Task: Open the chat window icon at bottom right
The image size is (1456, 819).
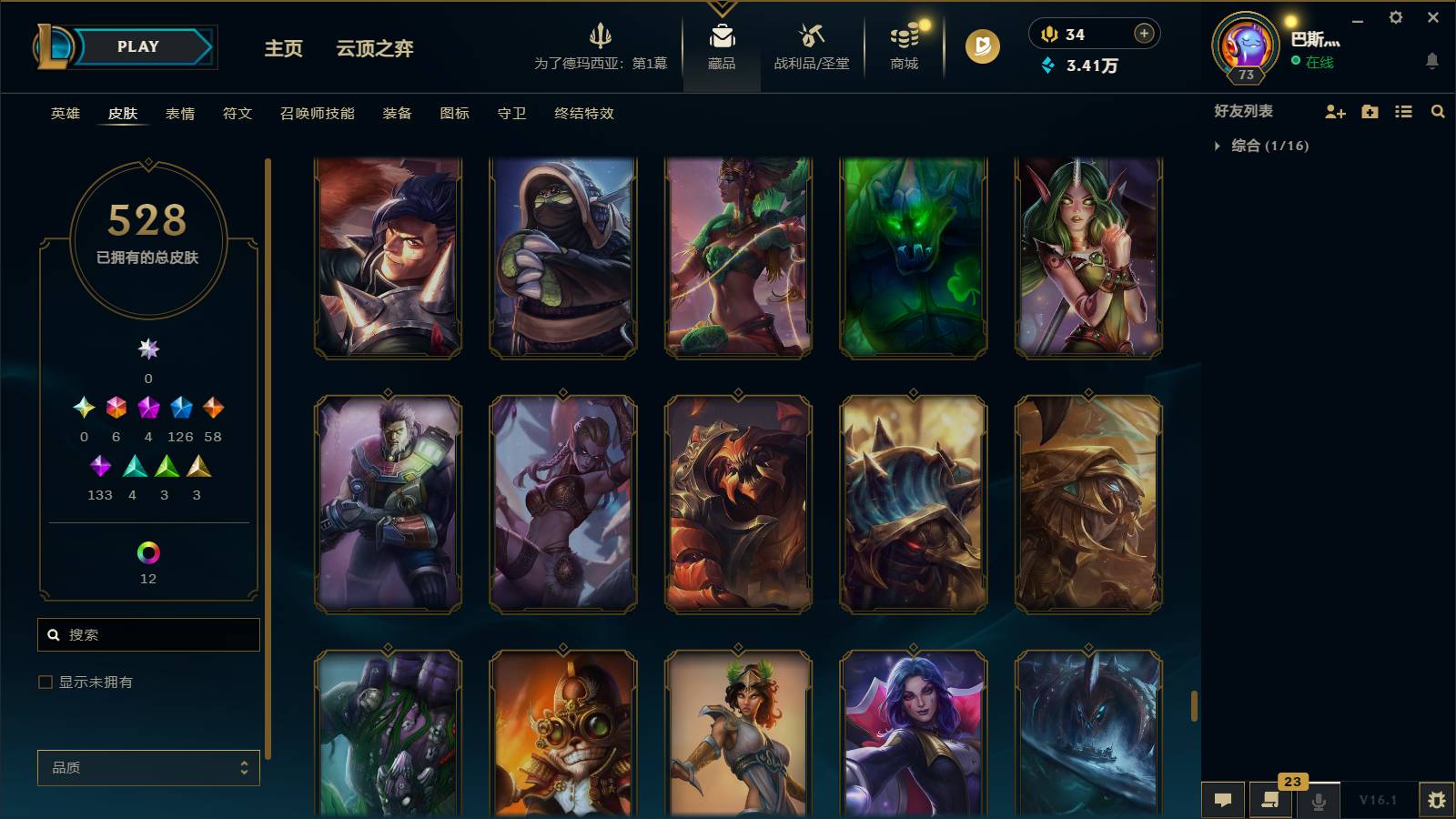Action: 1224,800
